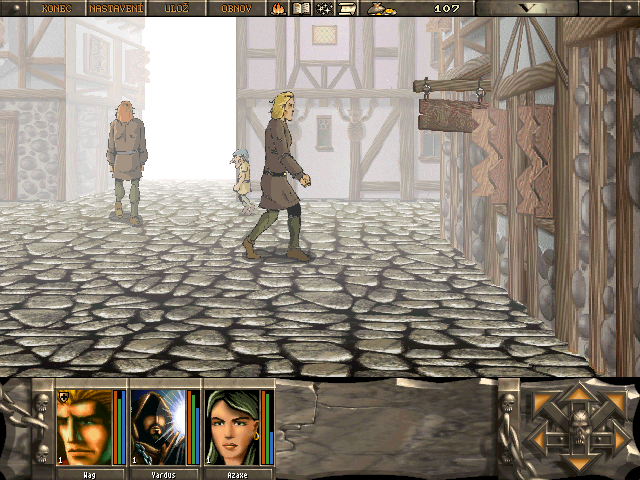Load a game with OBNOV

tap(236, 8)
